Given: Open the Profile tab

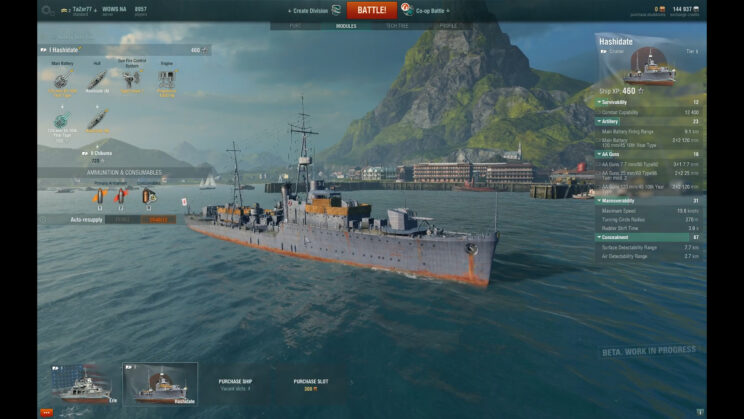Looking at the screenshot, I should click(448, 25).
